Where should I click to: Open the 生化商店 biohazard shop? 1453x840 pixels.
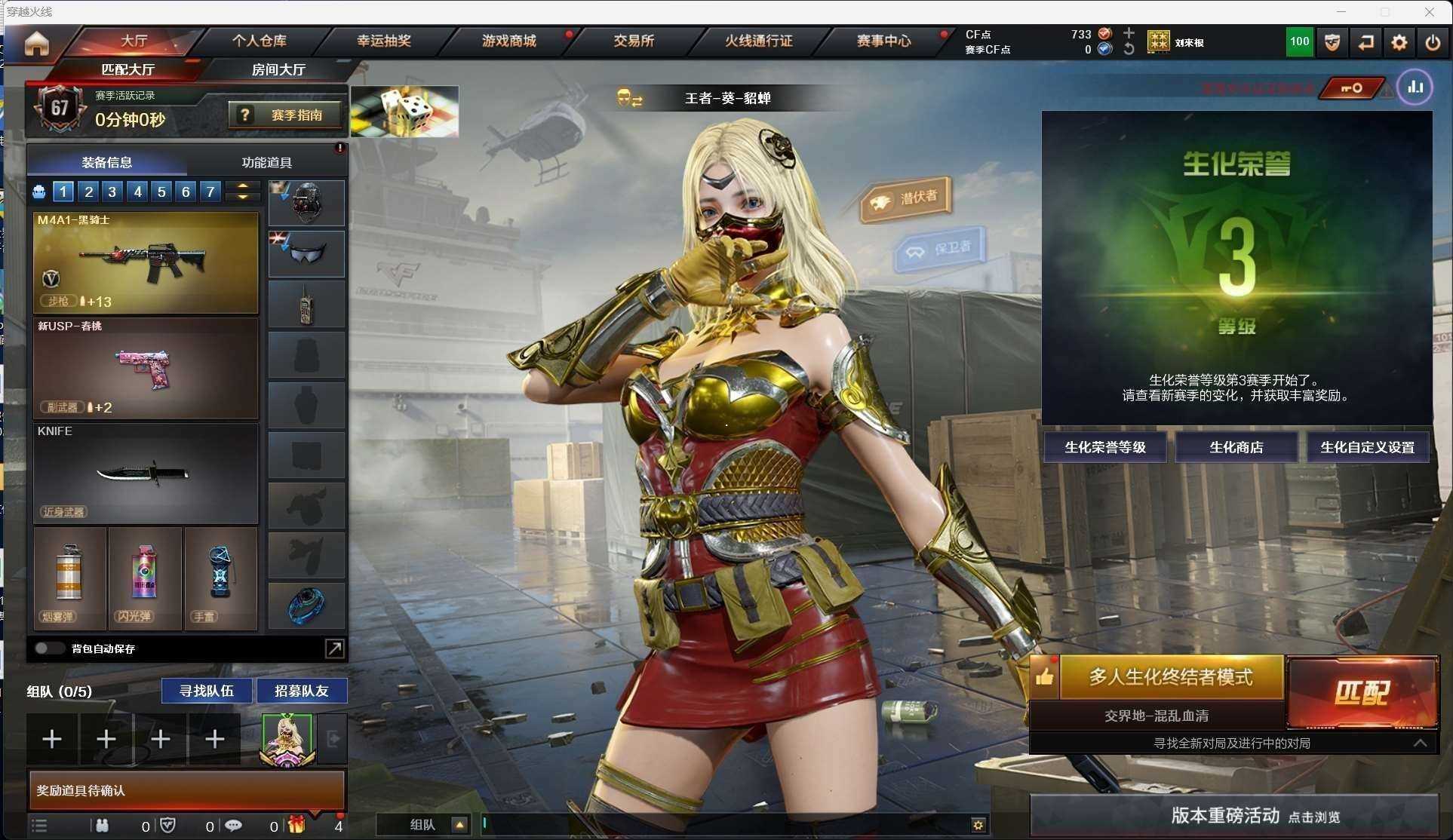1236,447
